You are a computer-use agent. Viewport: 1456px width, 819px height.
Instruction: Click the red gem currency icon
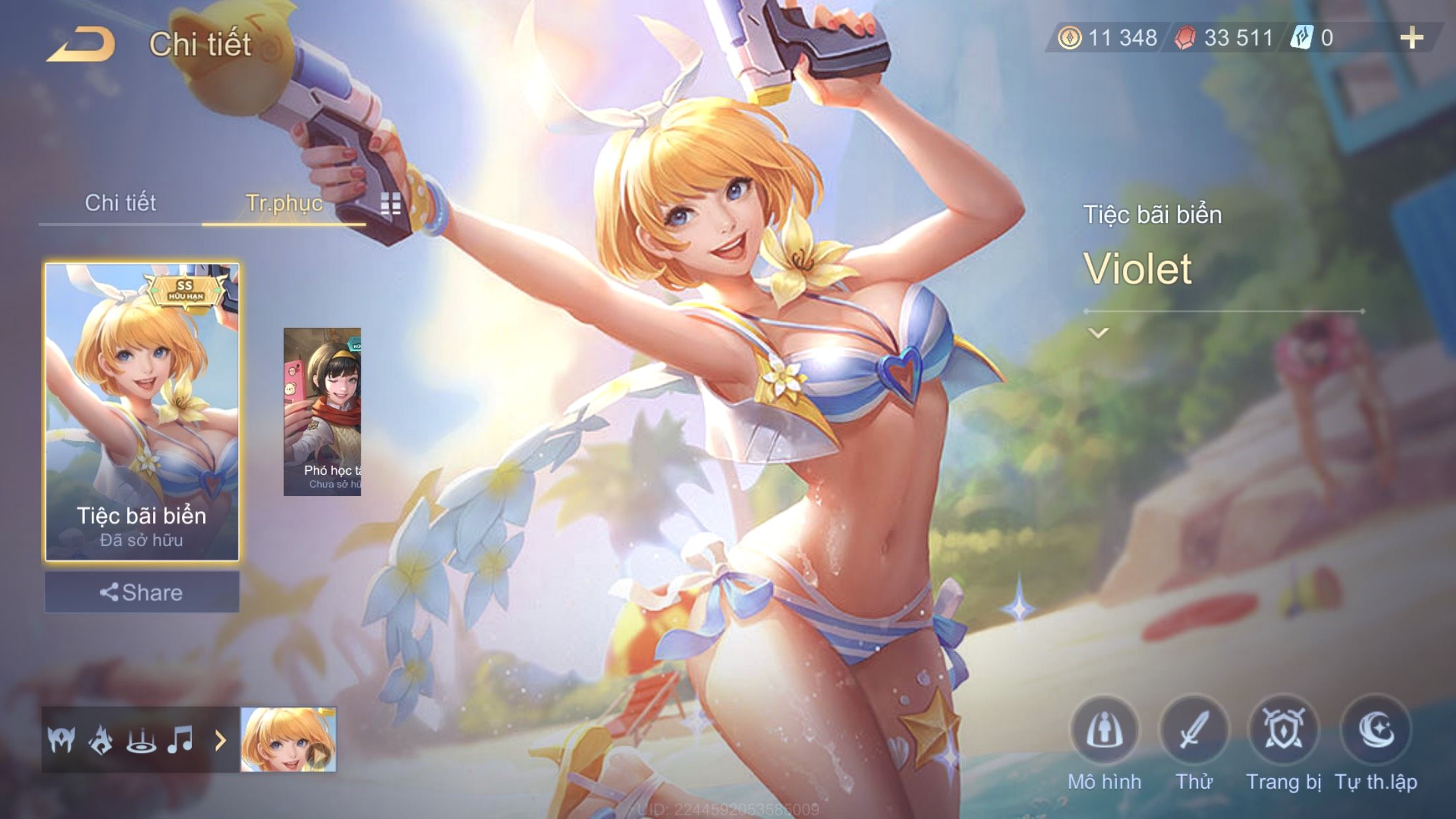[1185, 38]
